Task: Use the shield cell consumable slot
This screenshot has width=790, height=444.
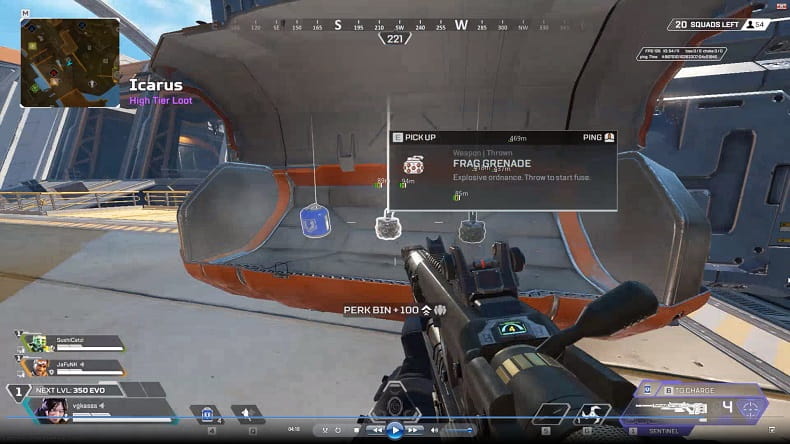Action: click(x=208, y=413)
